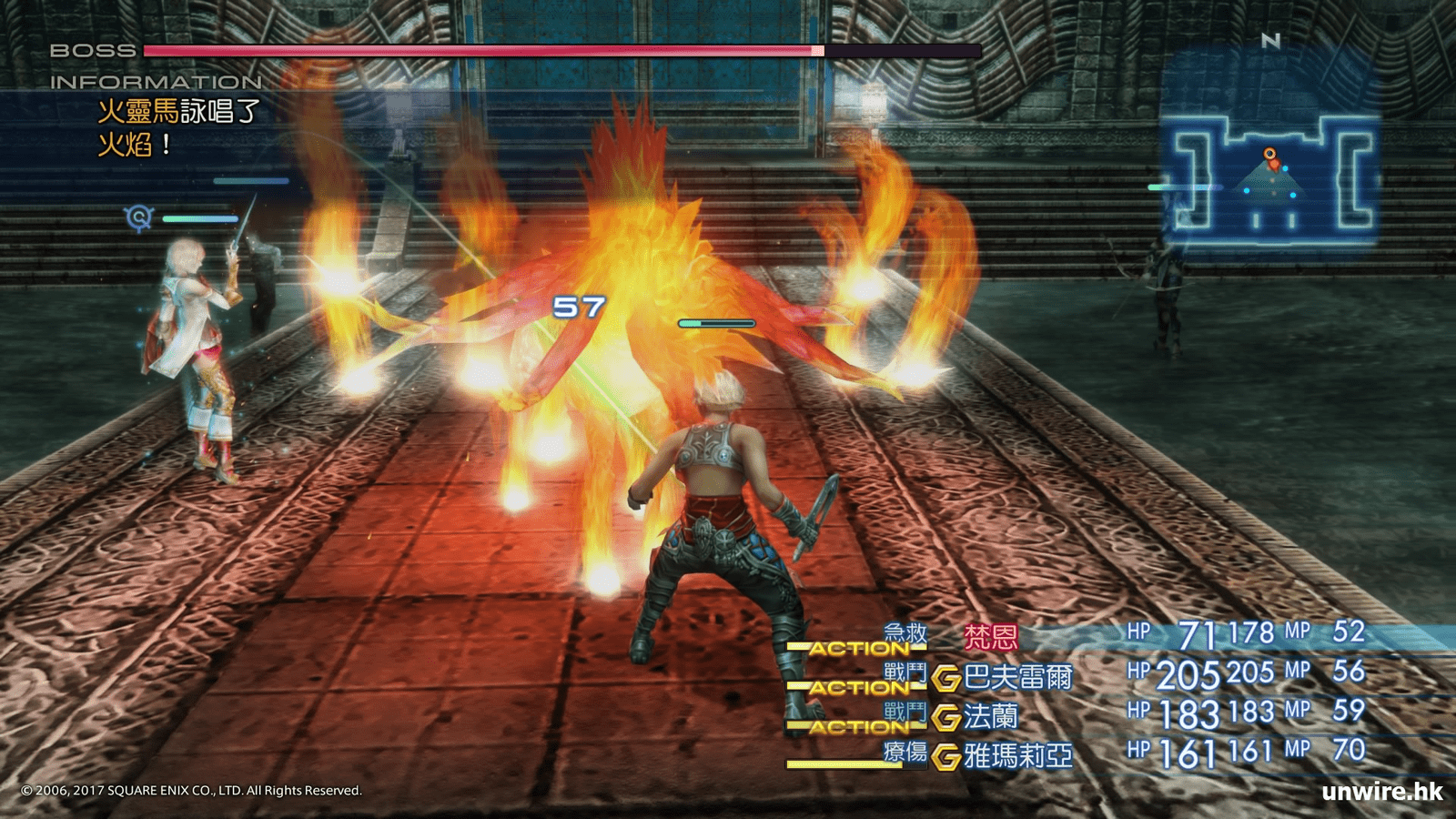Image resolution: width=1456 pixels, height=819 pixels.
Task: Open the area minimap
Action: tap(1271, 179)
